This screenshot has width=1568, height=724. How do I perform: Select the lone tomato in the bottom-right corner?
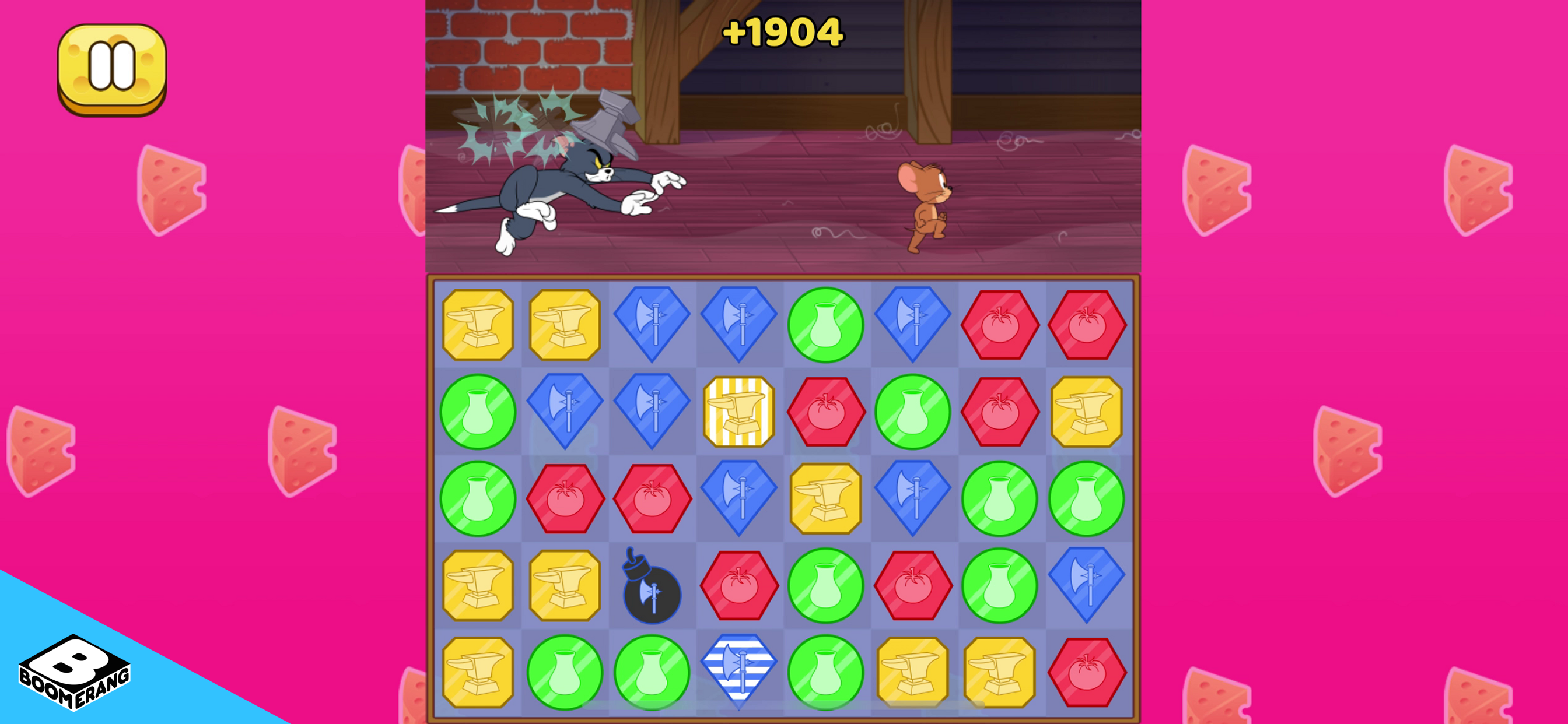(x=1088, y=672)
